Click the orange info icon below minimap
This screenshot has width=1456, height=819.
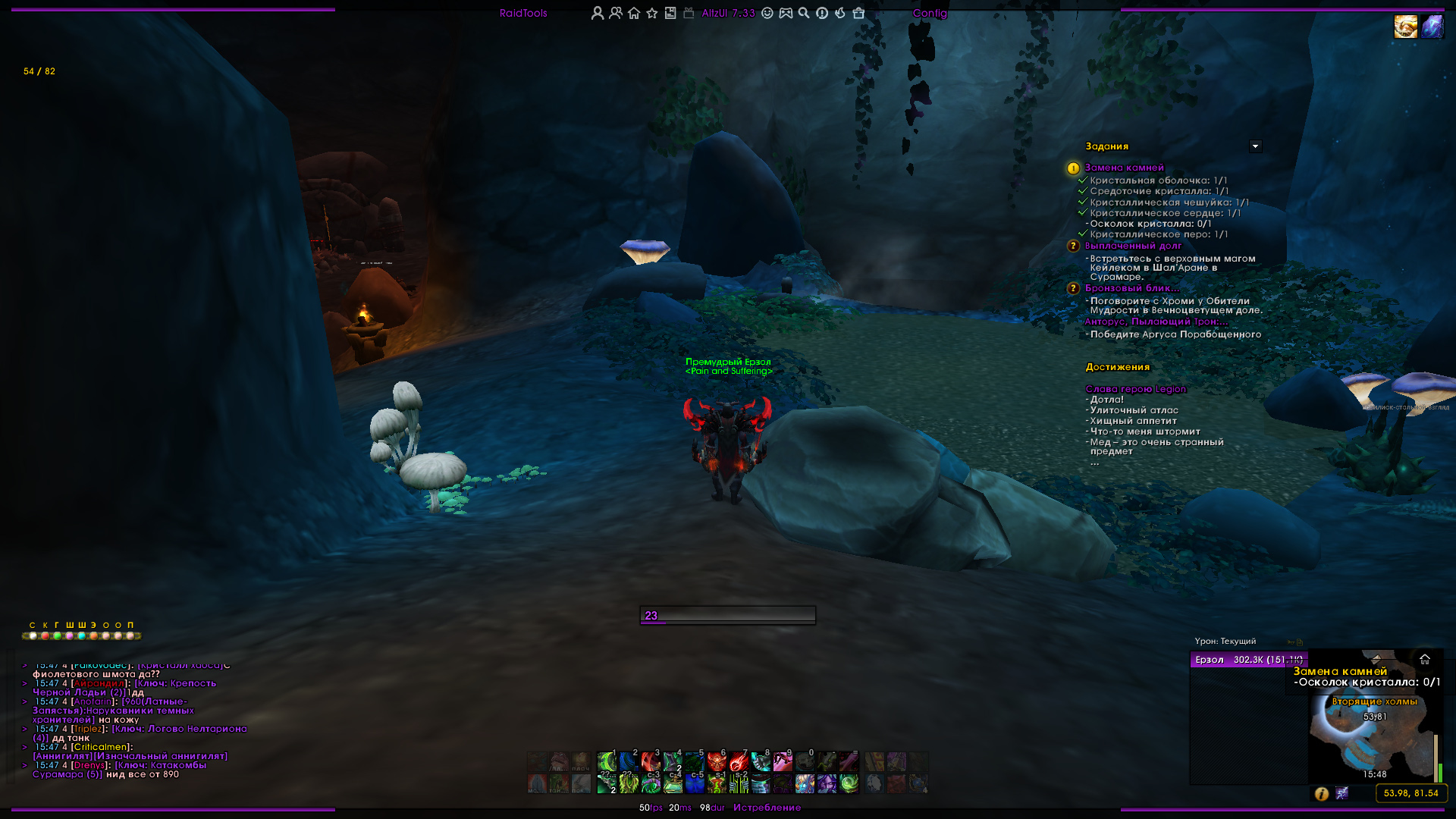(1321, 793)
